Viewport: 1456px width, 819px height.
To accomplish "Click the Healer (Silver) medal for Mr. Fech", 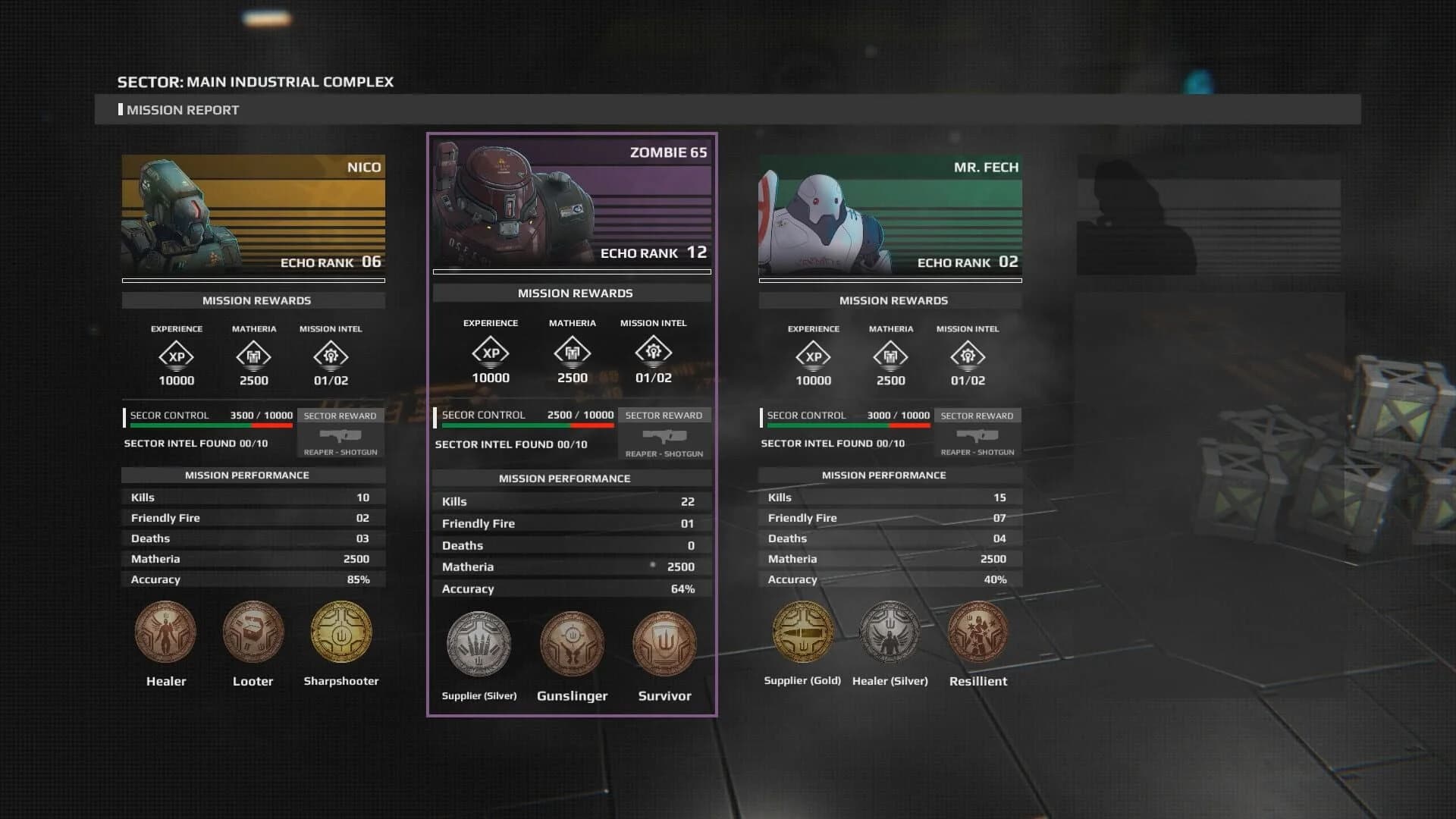I will [x=890, y=631].
